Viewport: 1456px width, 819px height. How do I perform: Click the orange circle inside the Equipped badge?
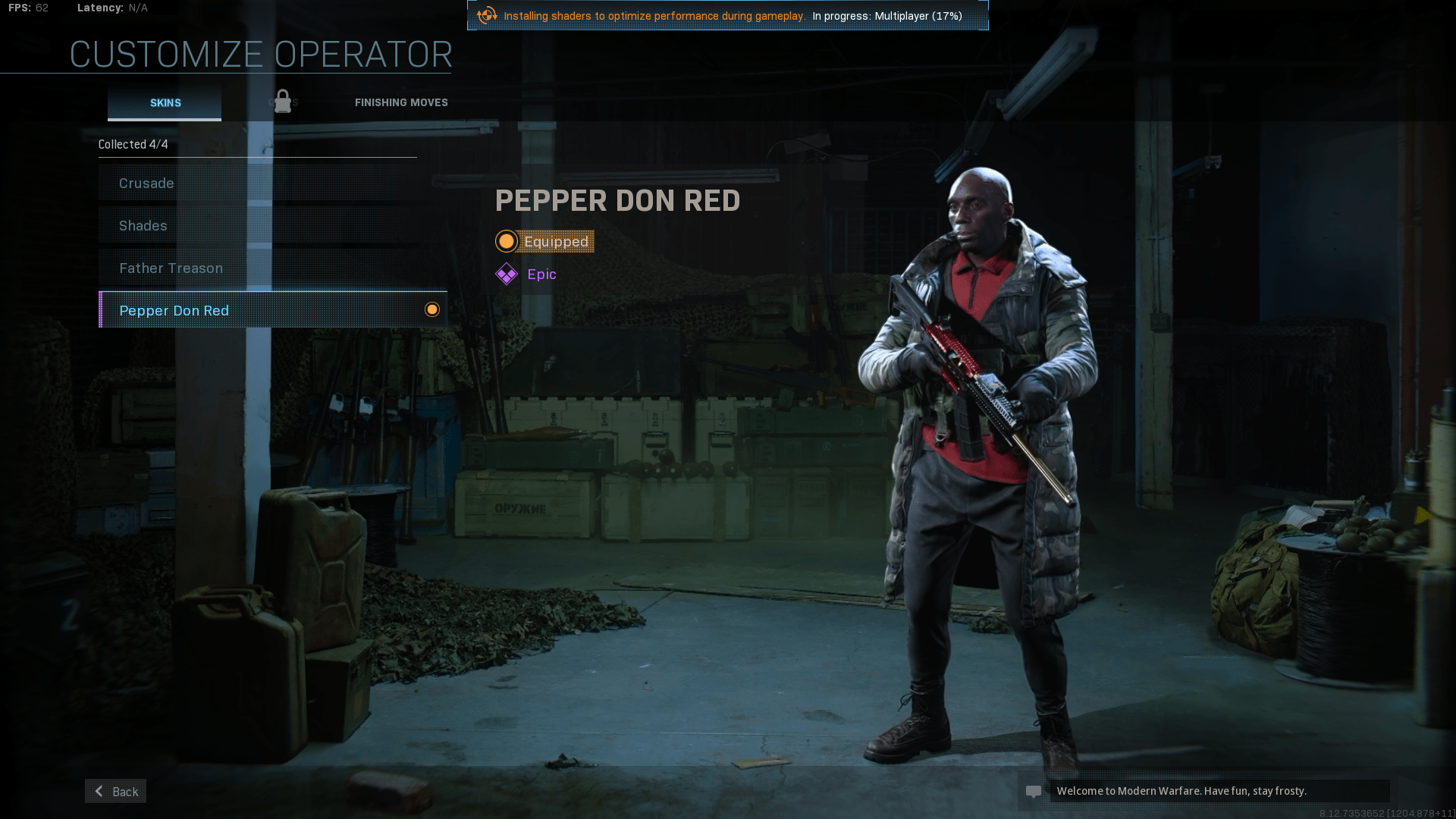[507, 241]
